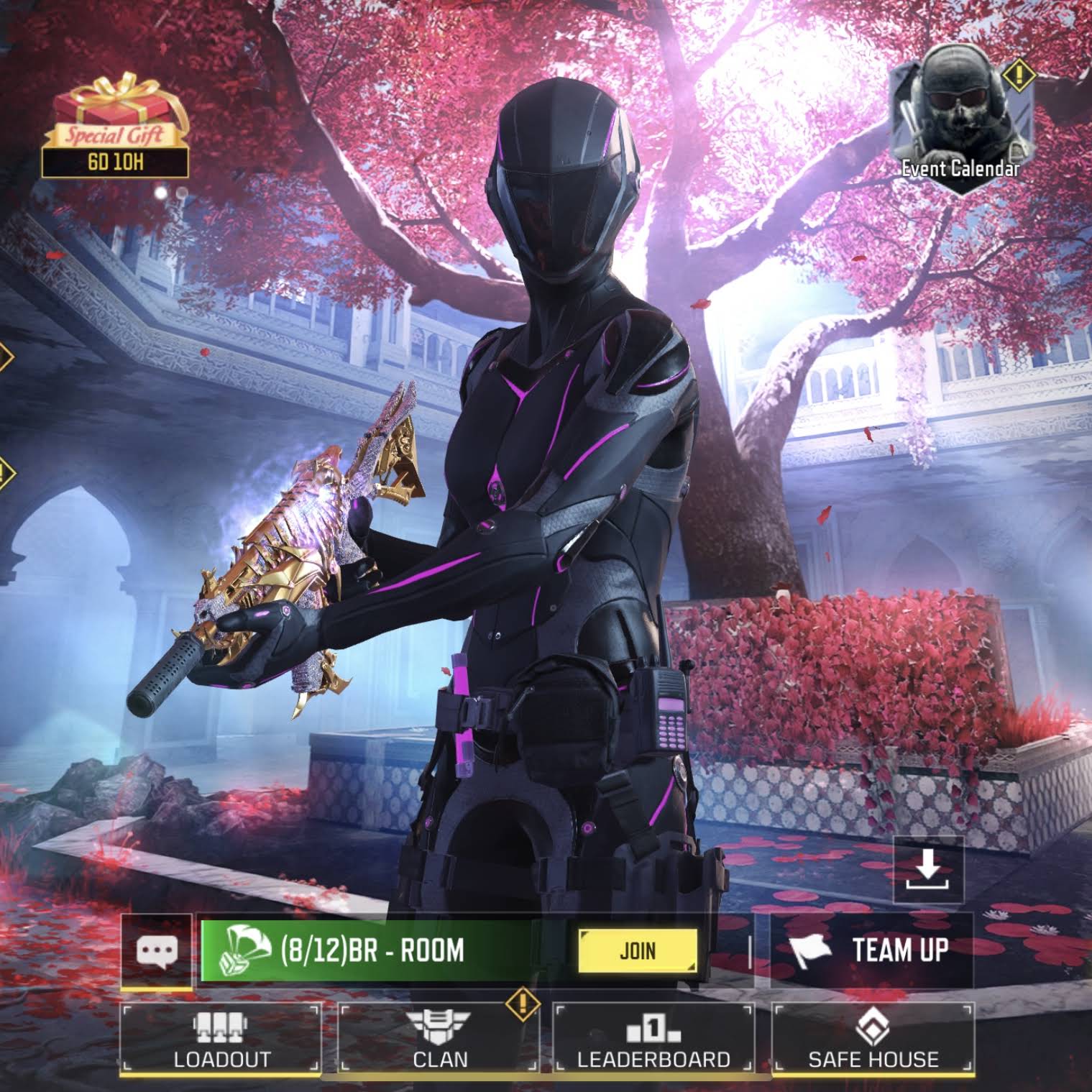Show the LEADERBOARD
This screenshot has width=1092, height=1092.
(x=653, y=1039)
